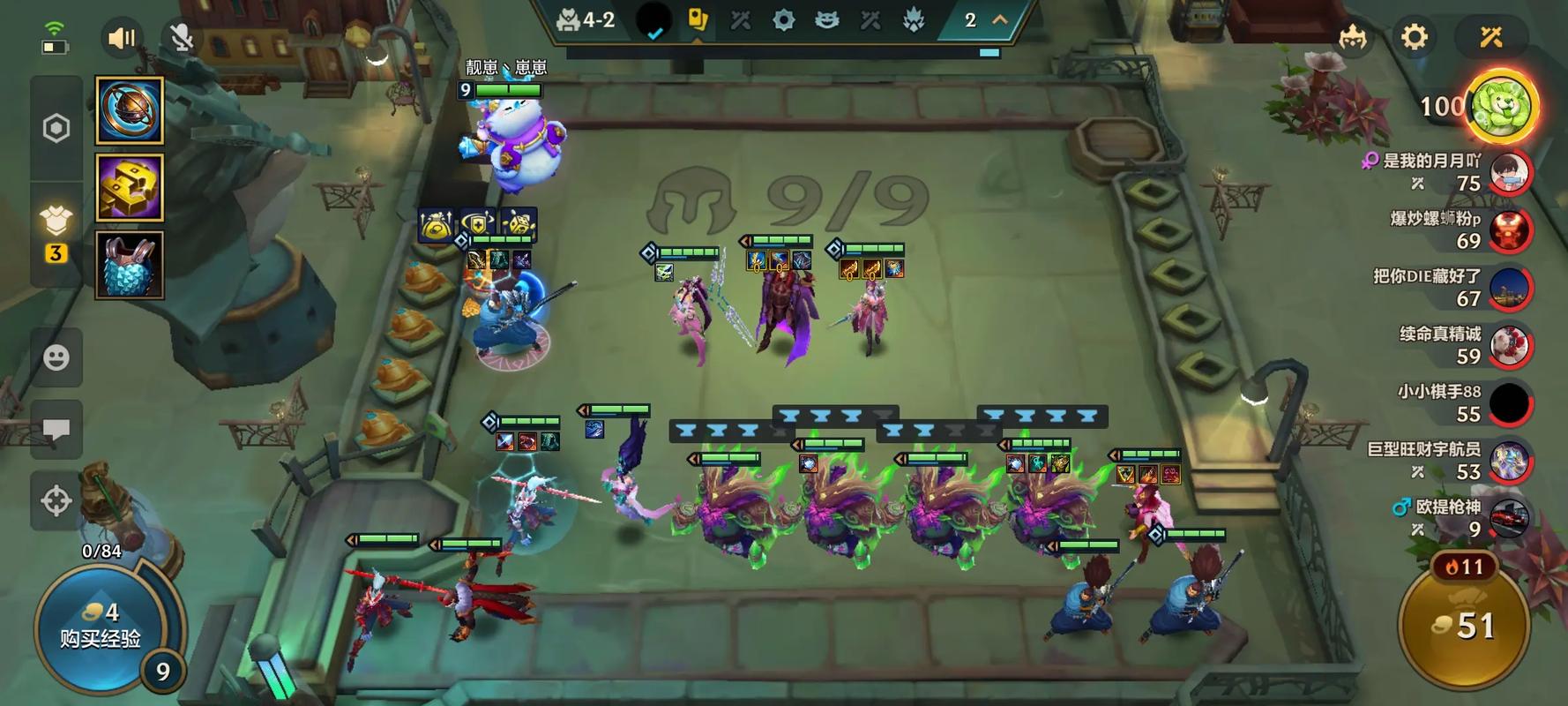The width and height of the screenshot is (1568, 706).
Task: View player 爆炒螺蛳粉p's board
Action: [x=1509, y=230]
